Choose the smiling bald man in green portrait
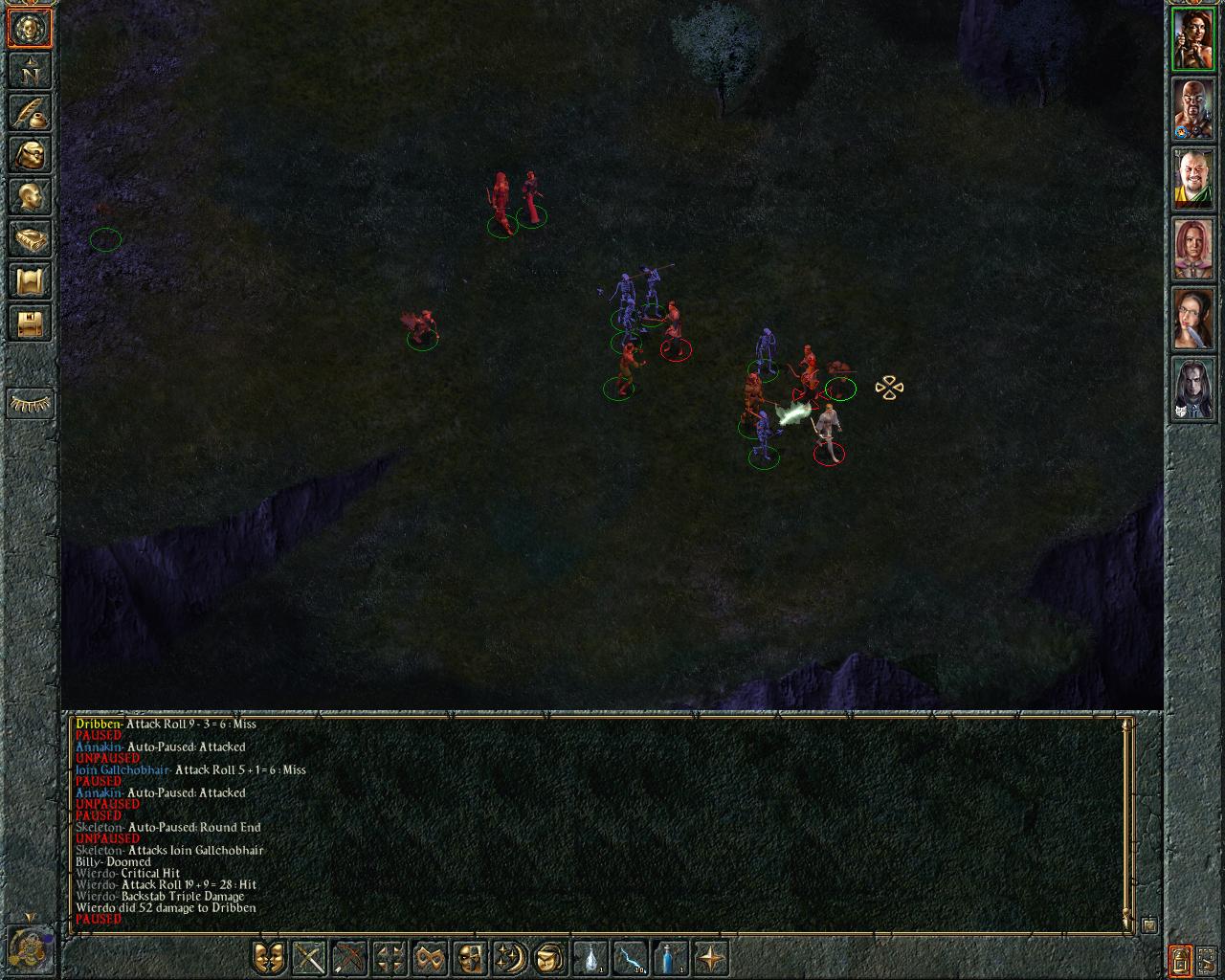The image size is (1225, 980). (x=1192, y=180)
